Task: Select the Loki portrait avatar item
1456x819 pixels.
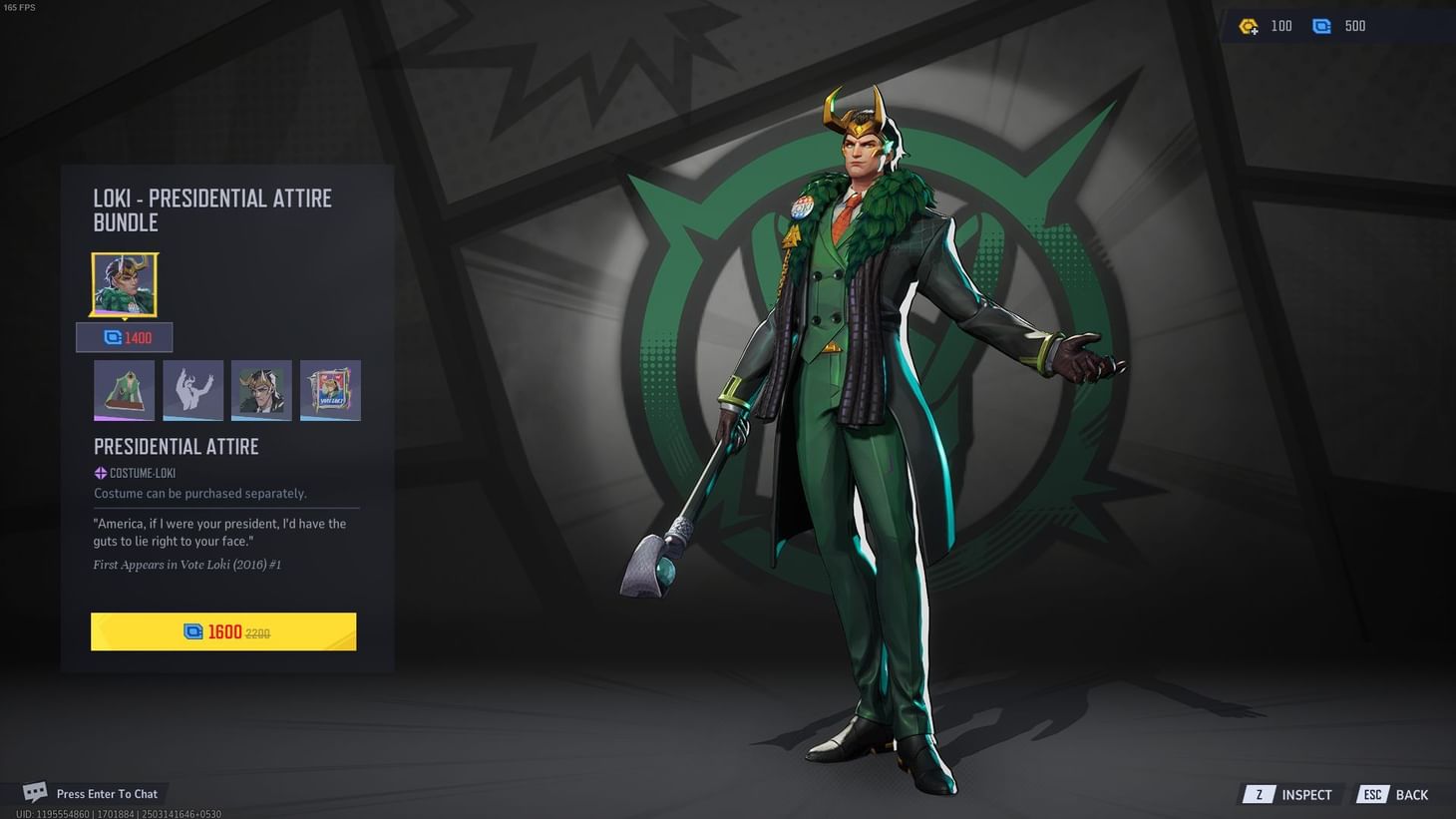Action: [x=261, y=389]
